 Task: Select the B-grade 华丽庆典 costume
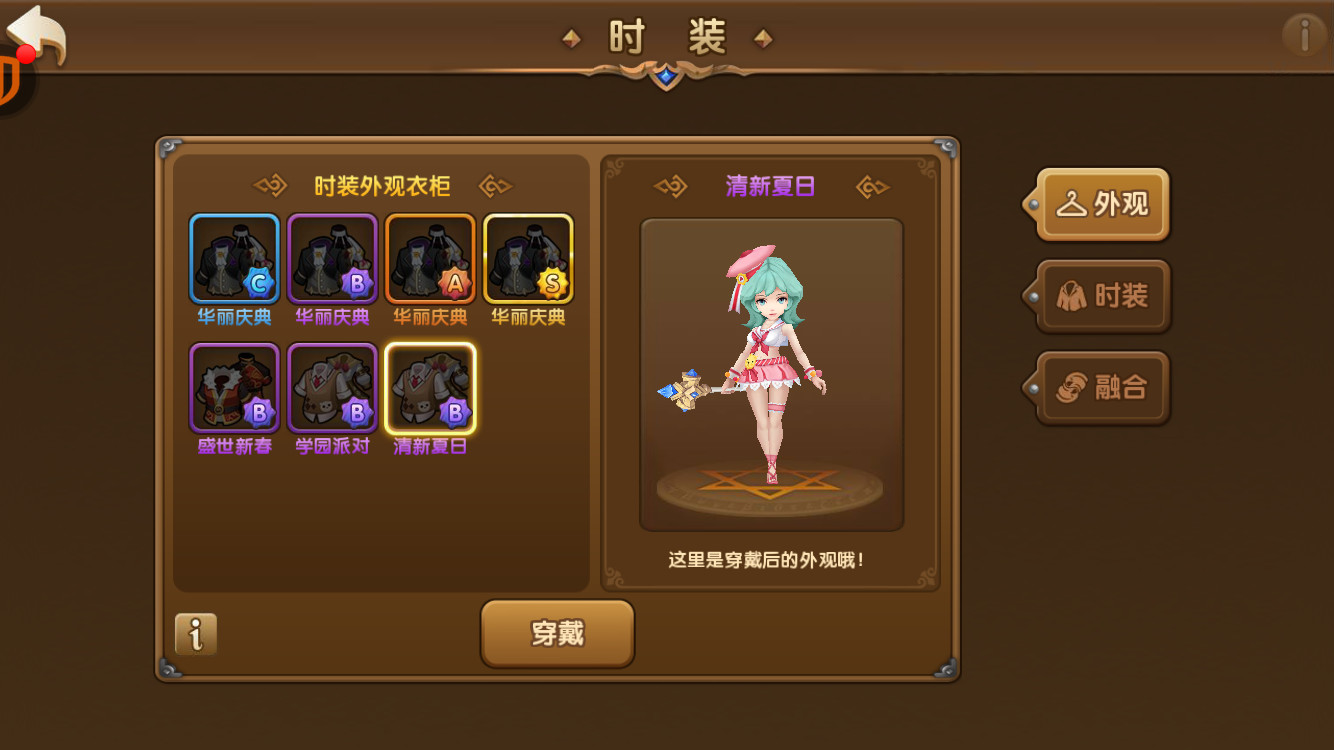332,255
